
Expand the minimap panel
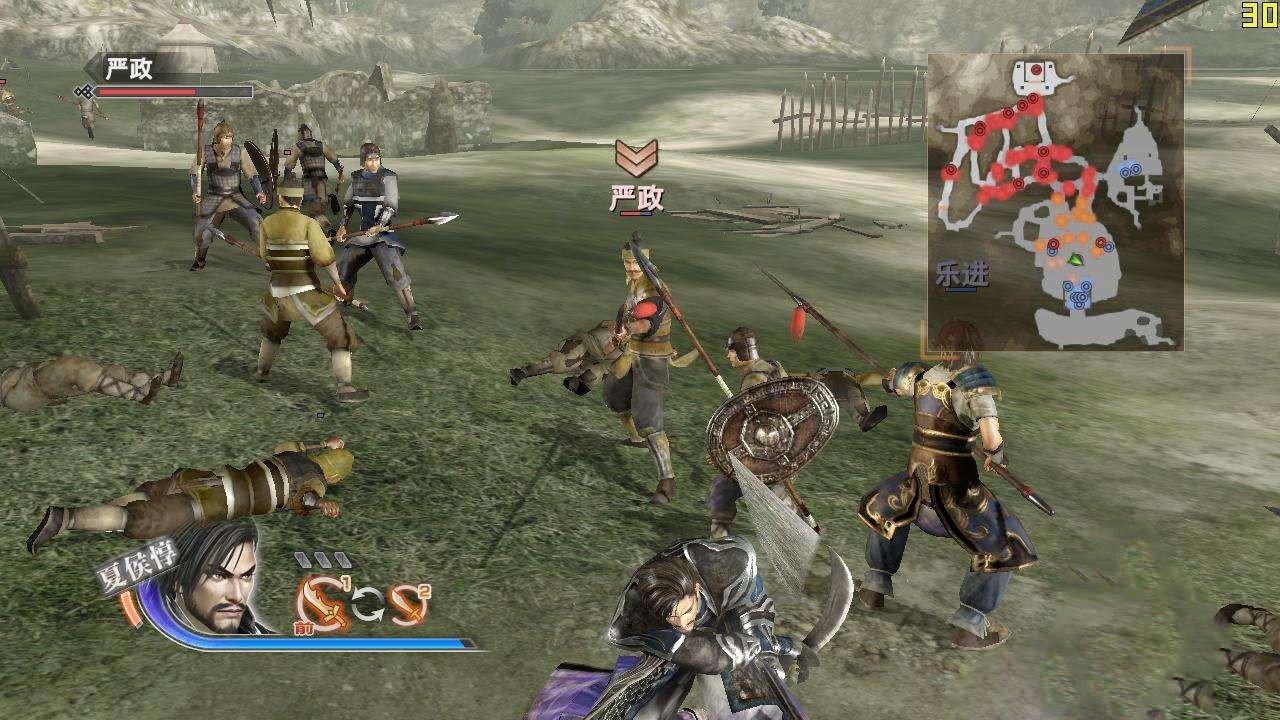pyautogui.click(x=1058, y=198)
